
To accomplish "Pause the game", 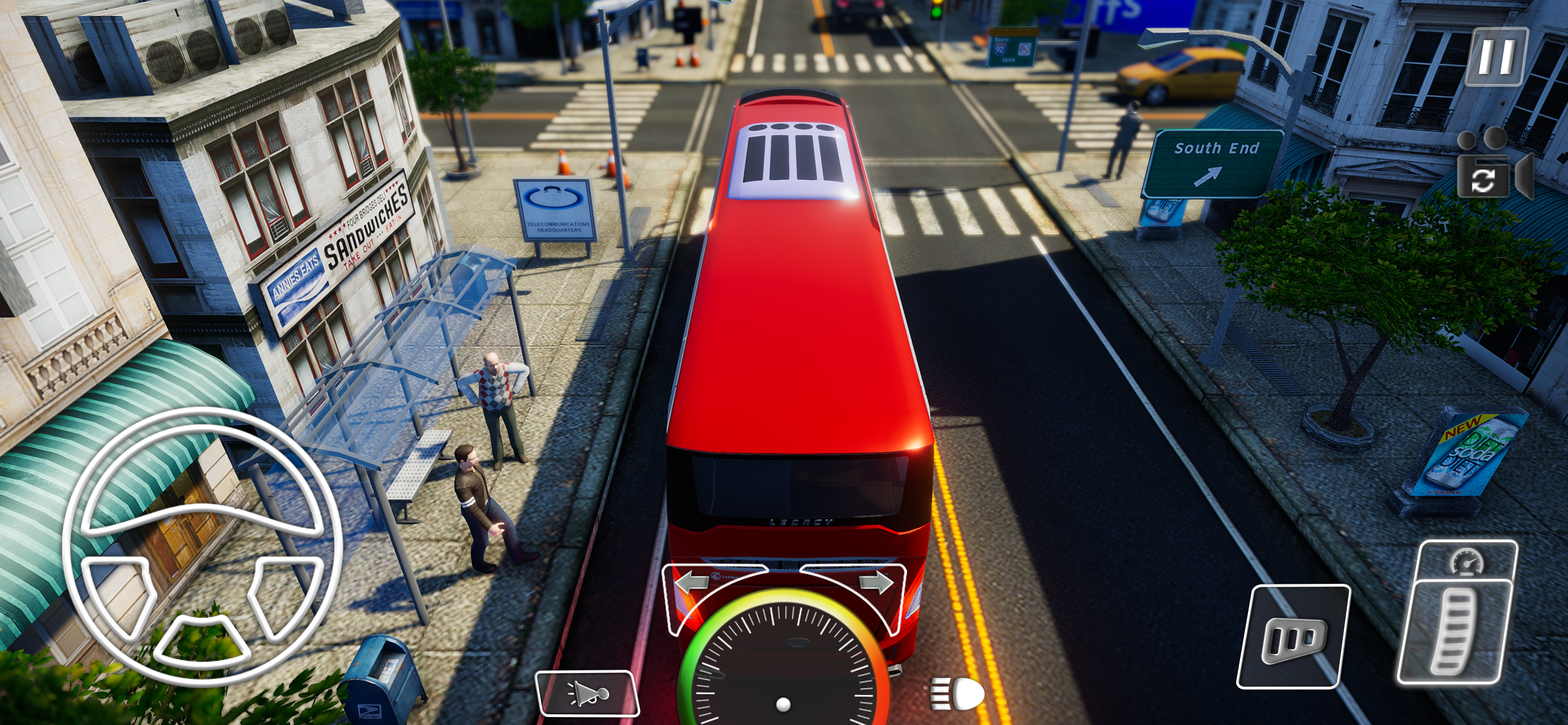I will pos(1497,57).
